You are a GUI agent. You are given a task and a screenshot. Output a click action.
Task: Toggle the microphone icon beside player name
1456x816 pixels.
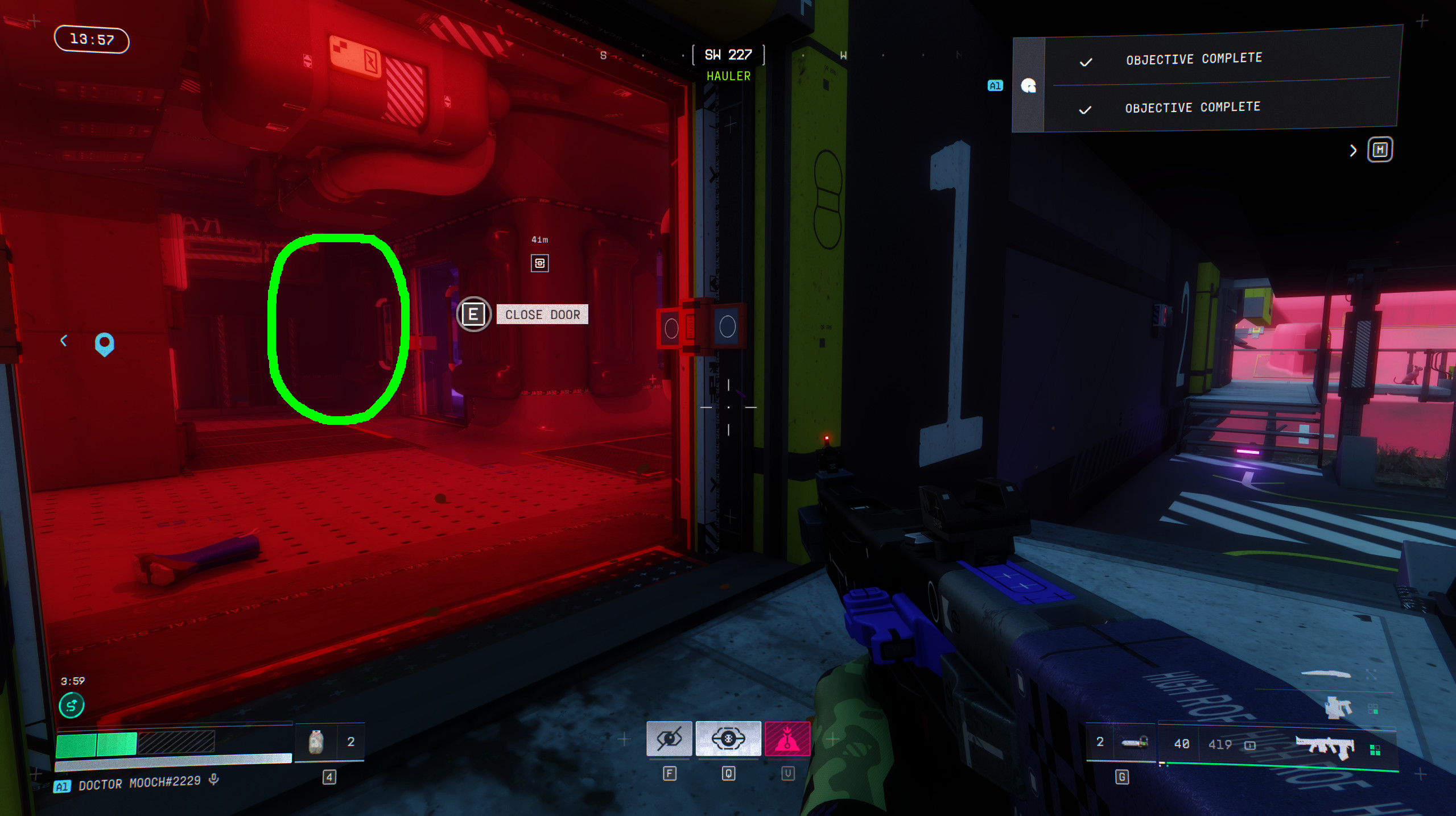point(214,779)
